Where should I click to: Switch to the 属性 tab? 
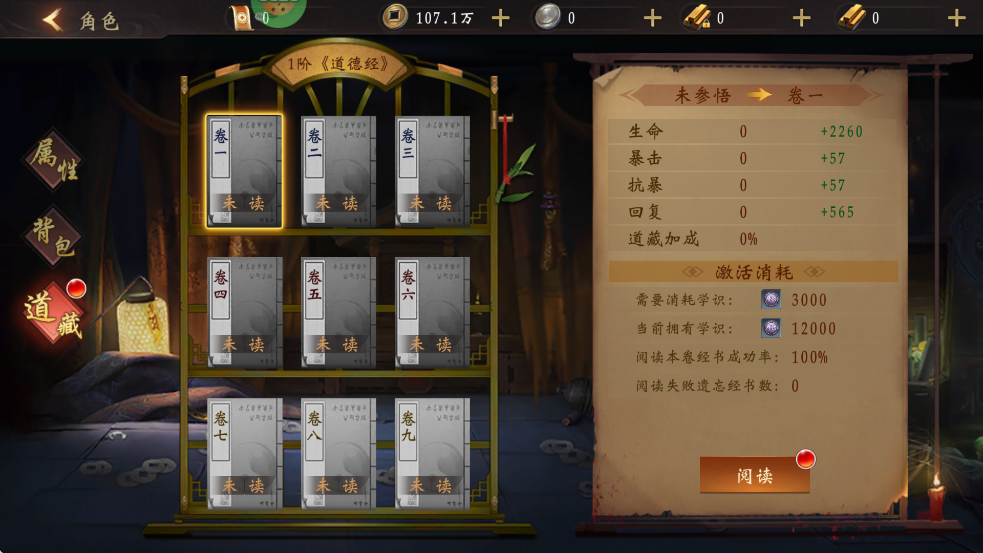54,160
